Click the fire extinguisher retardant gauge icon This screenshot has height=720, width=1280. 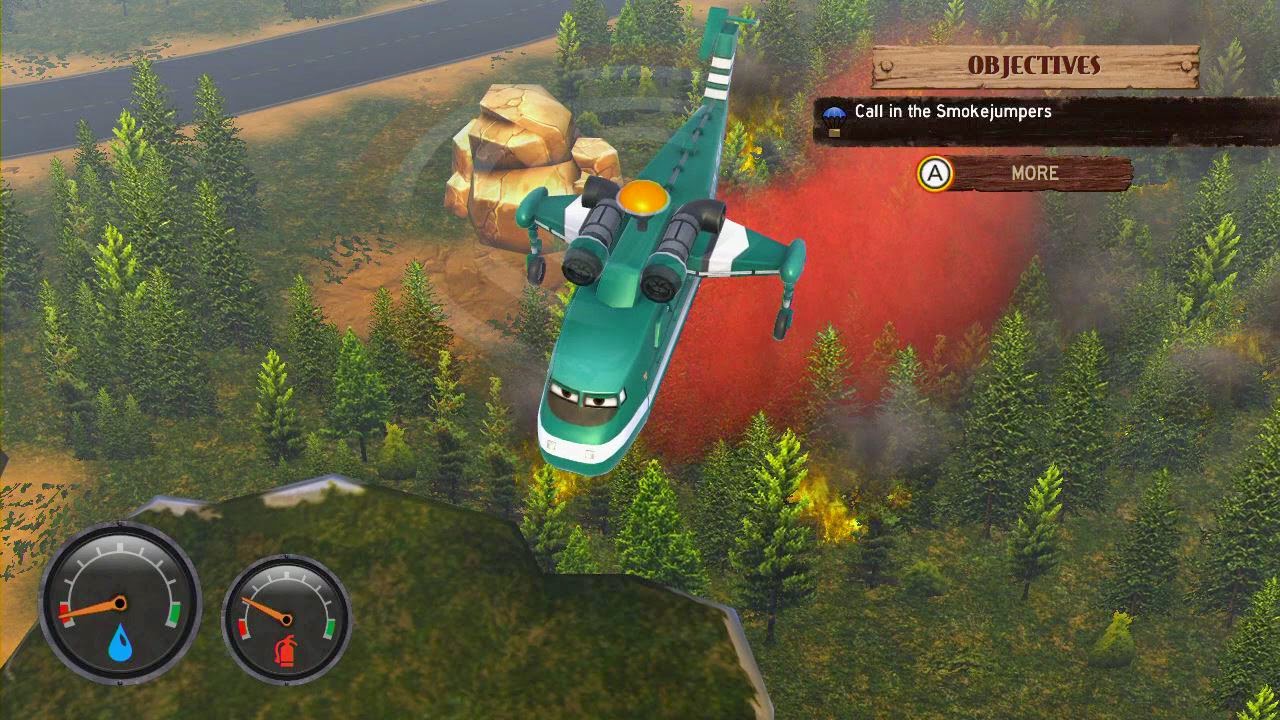(286, 649)
